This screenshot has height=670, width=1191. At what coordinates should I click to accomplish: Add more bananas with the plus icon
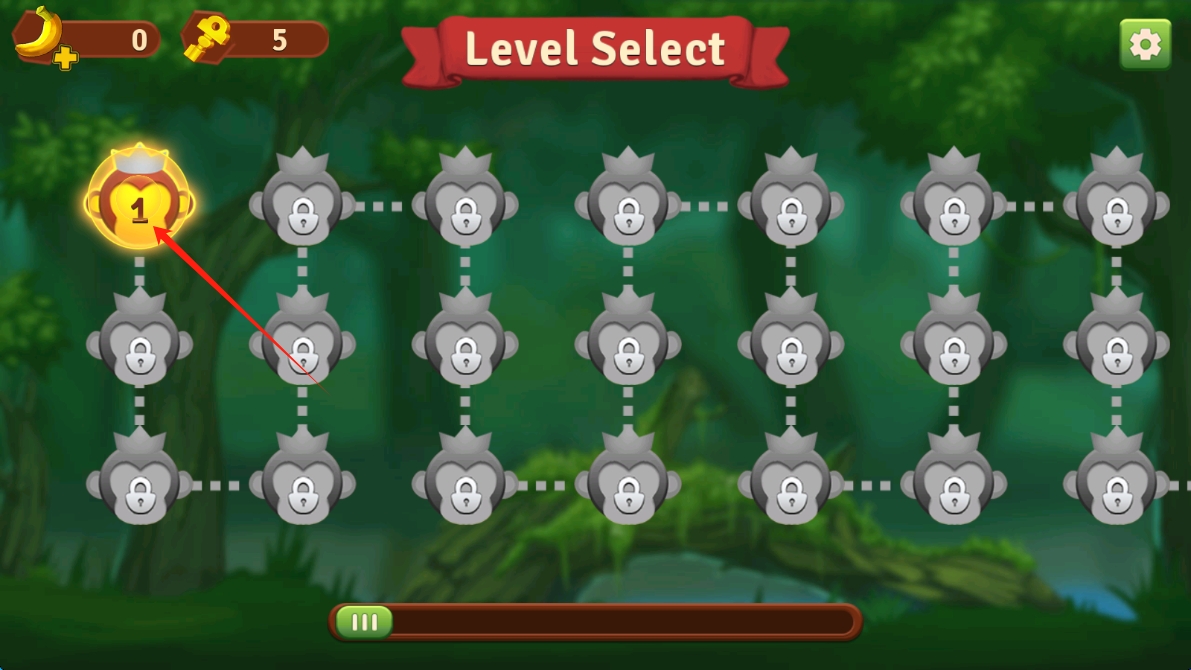(x=66, y=58)
